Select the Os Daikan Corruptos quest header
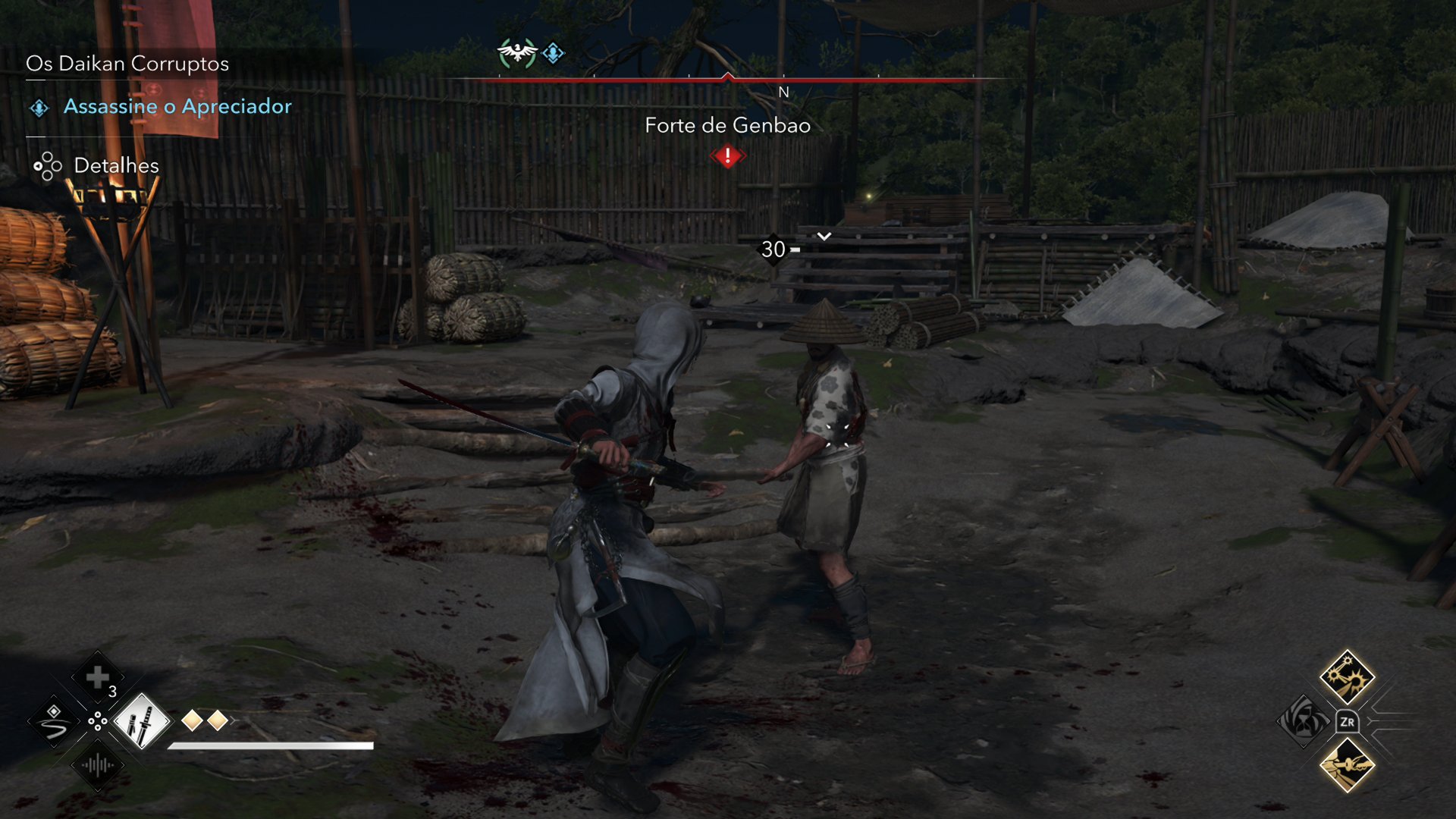Image resolution: width=1456 pixels, height=819 pixels. pyautogui.click(x=127, y=64)
